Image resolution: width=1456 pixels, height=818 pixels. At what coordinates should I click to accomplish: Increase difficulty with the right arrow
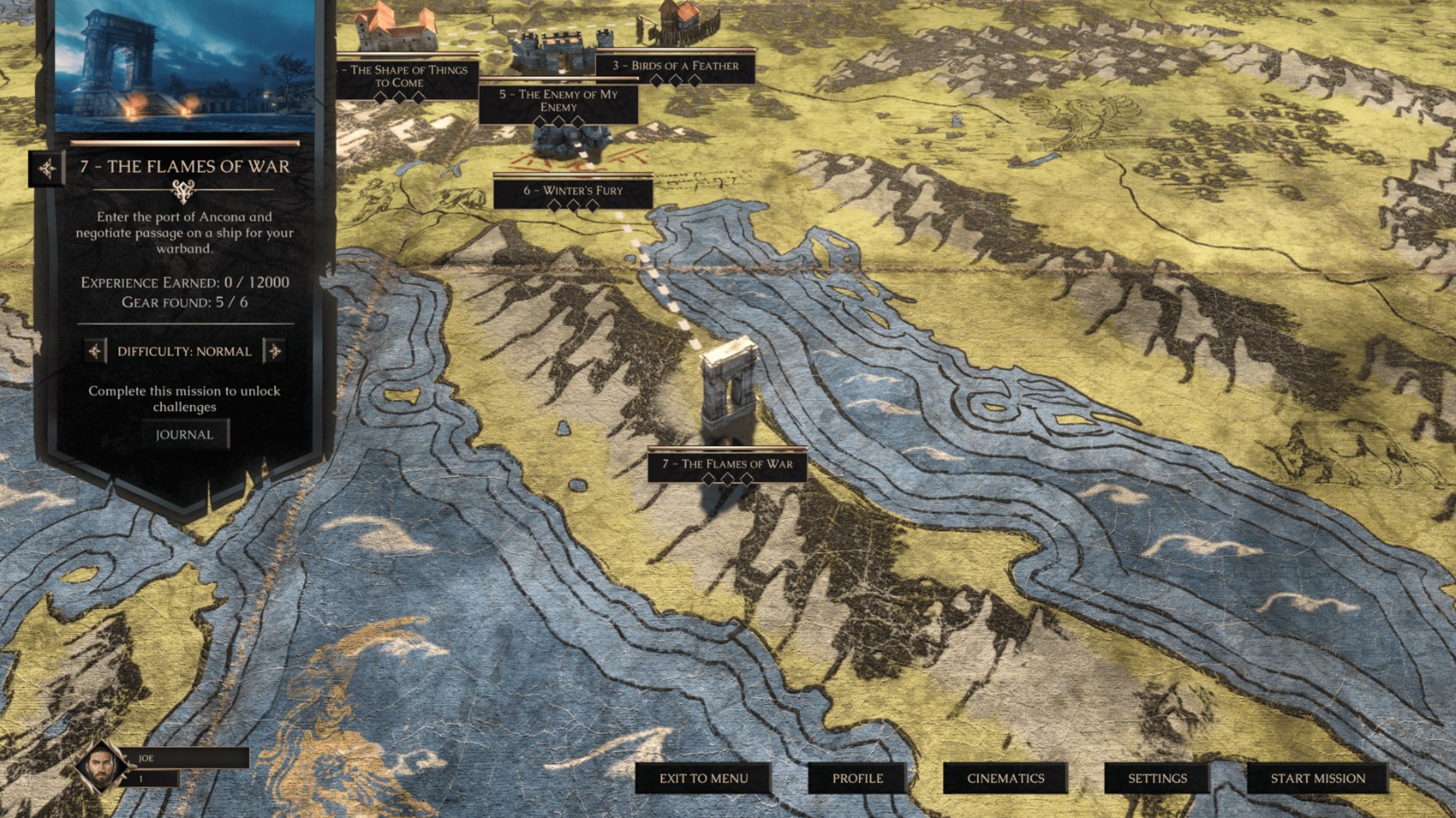pyautogui.click(x=274, y=352)
